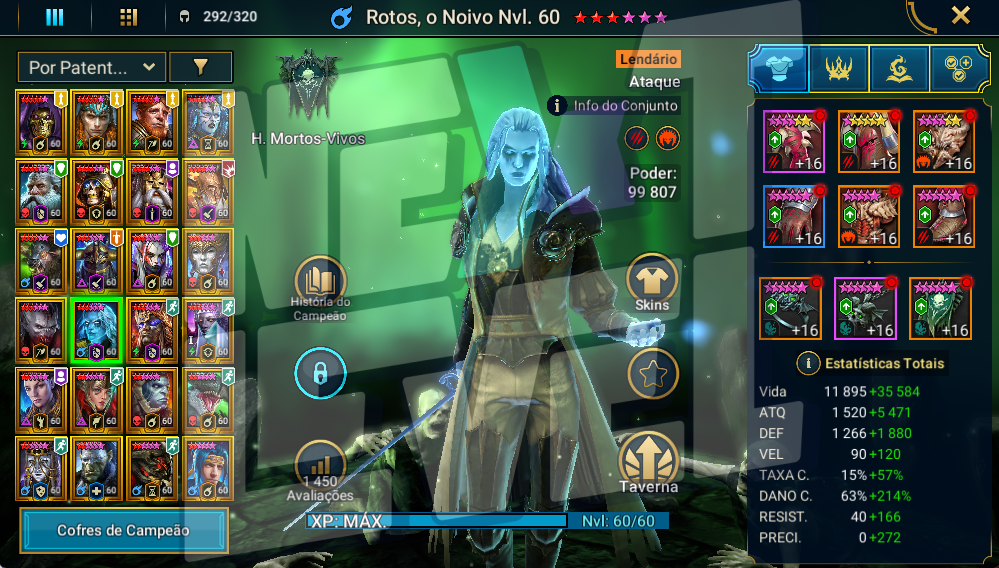Viewport: 999px width, 568px height.
Task: Open the last tab with gear and checkmark
Action: tap(959, 68)
